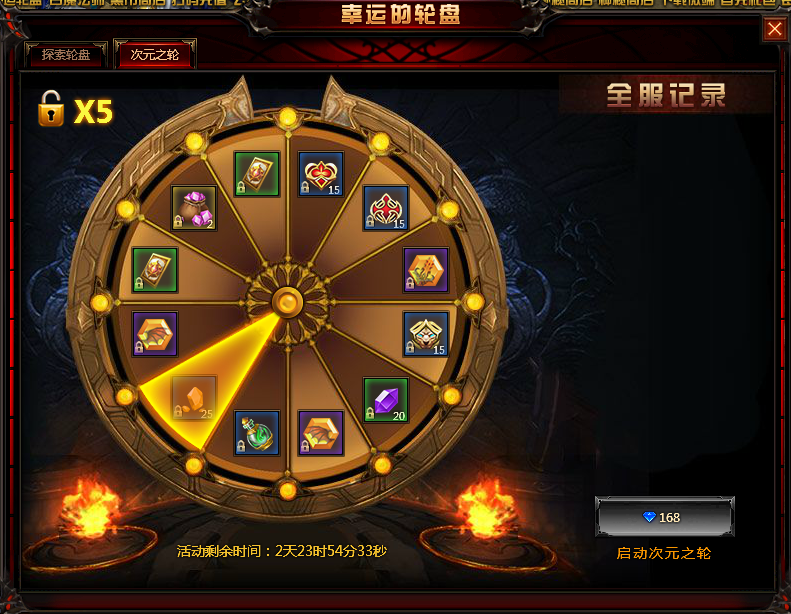This screenshot has height=614, width=791.
Task: Open the 全服记录 server records
Action: [x=665, y=95]
